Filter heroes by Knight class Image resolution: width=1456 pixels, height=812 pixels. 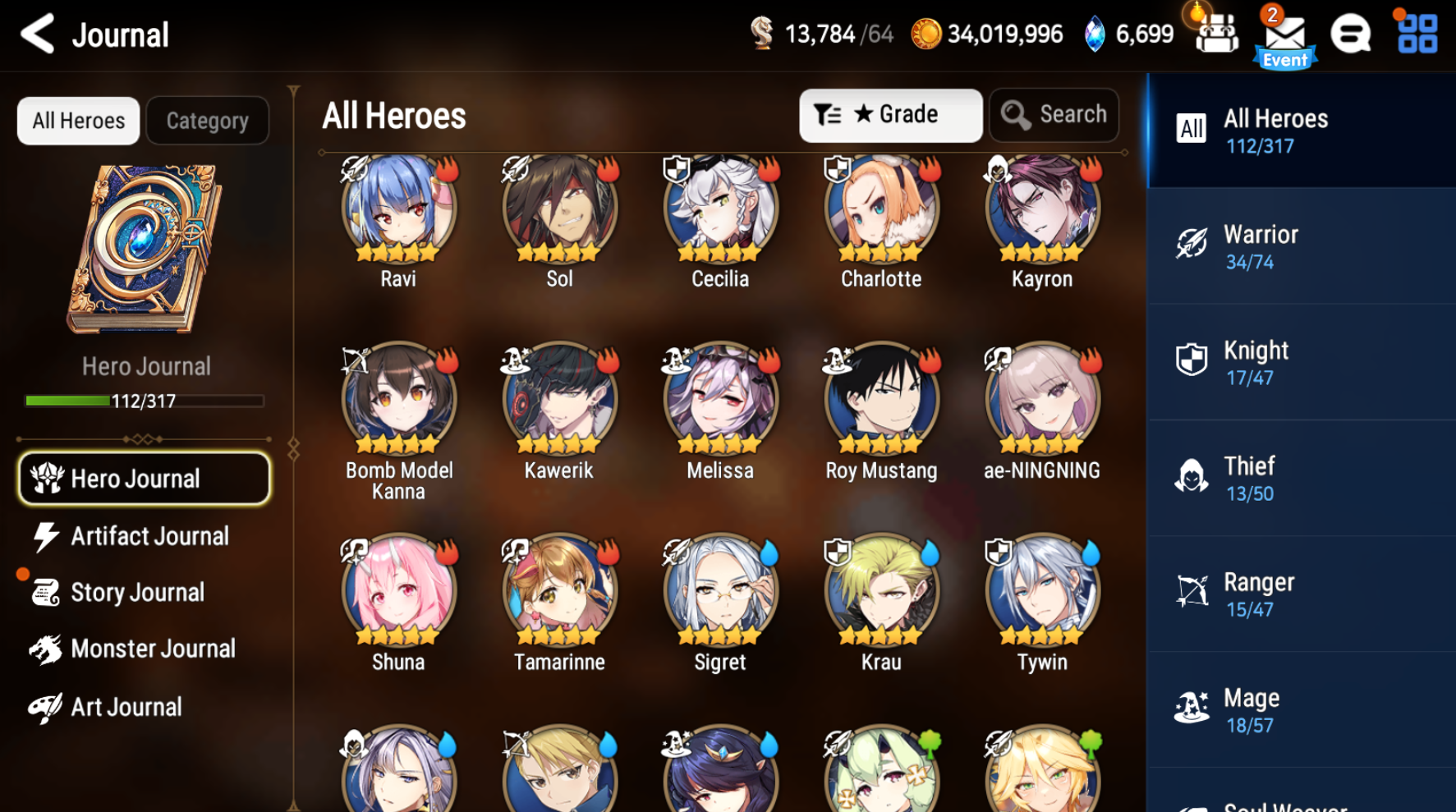[1301, 361]
